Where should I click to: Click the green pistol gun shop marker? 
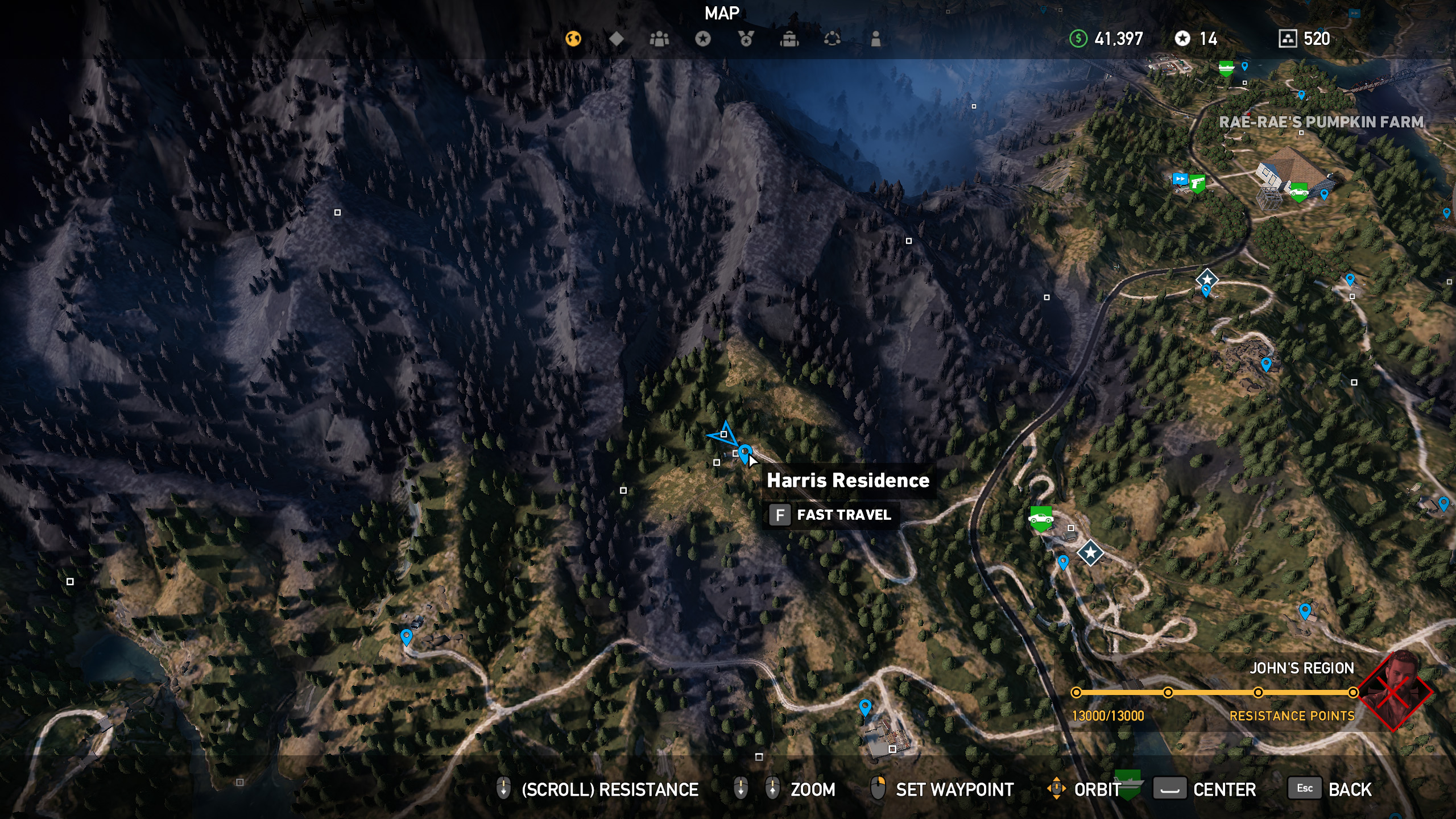tap(1197, 183)
